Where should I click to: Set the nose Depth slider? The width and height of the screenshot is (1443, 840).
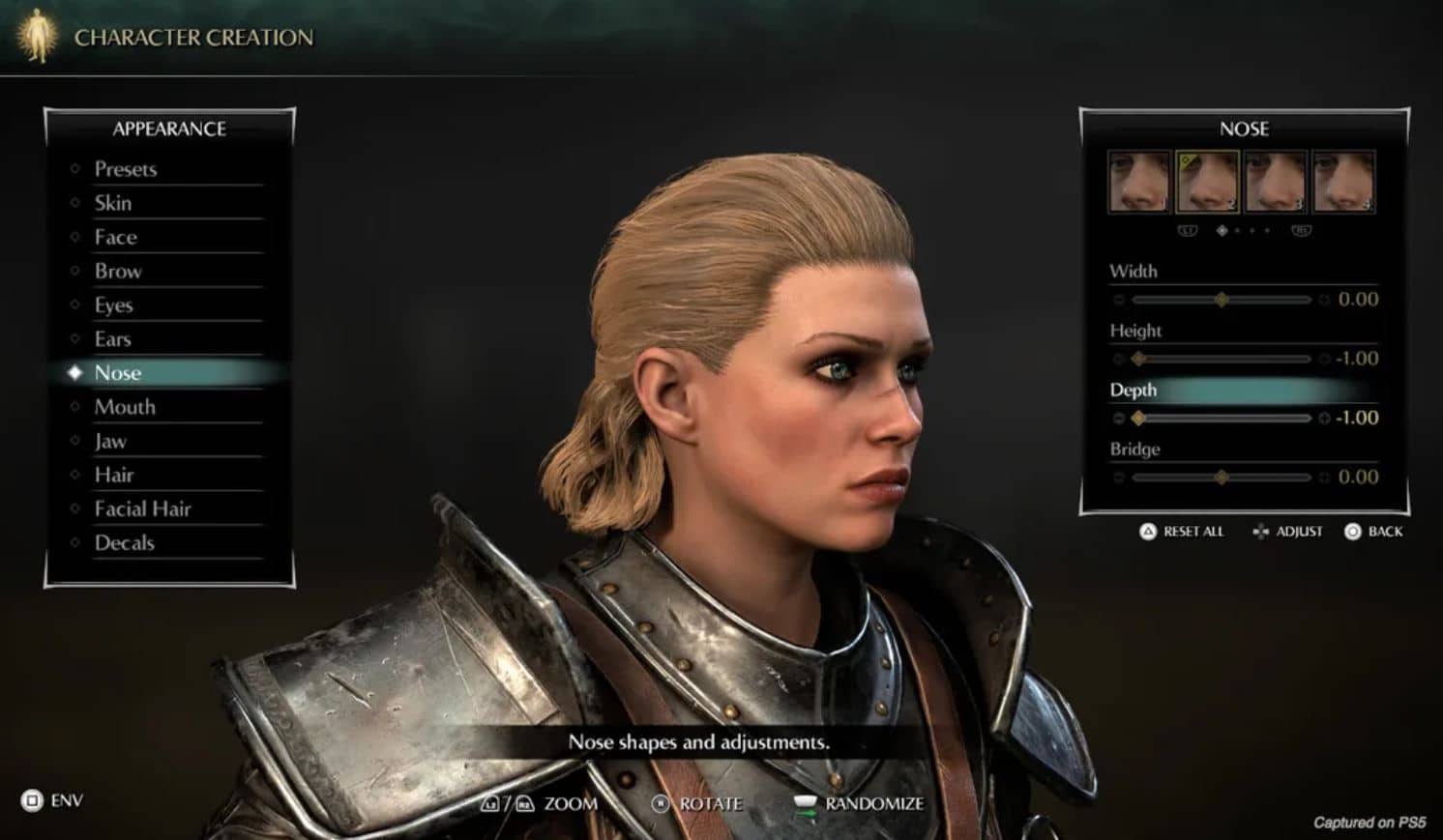tap(1222, 419)
